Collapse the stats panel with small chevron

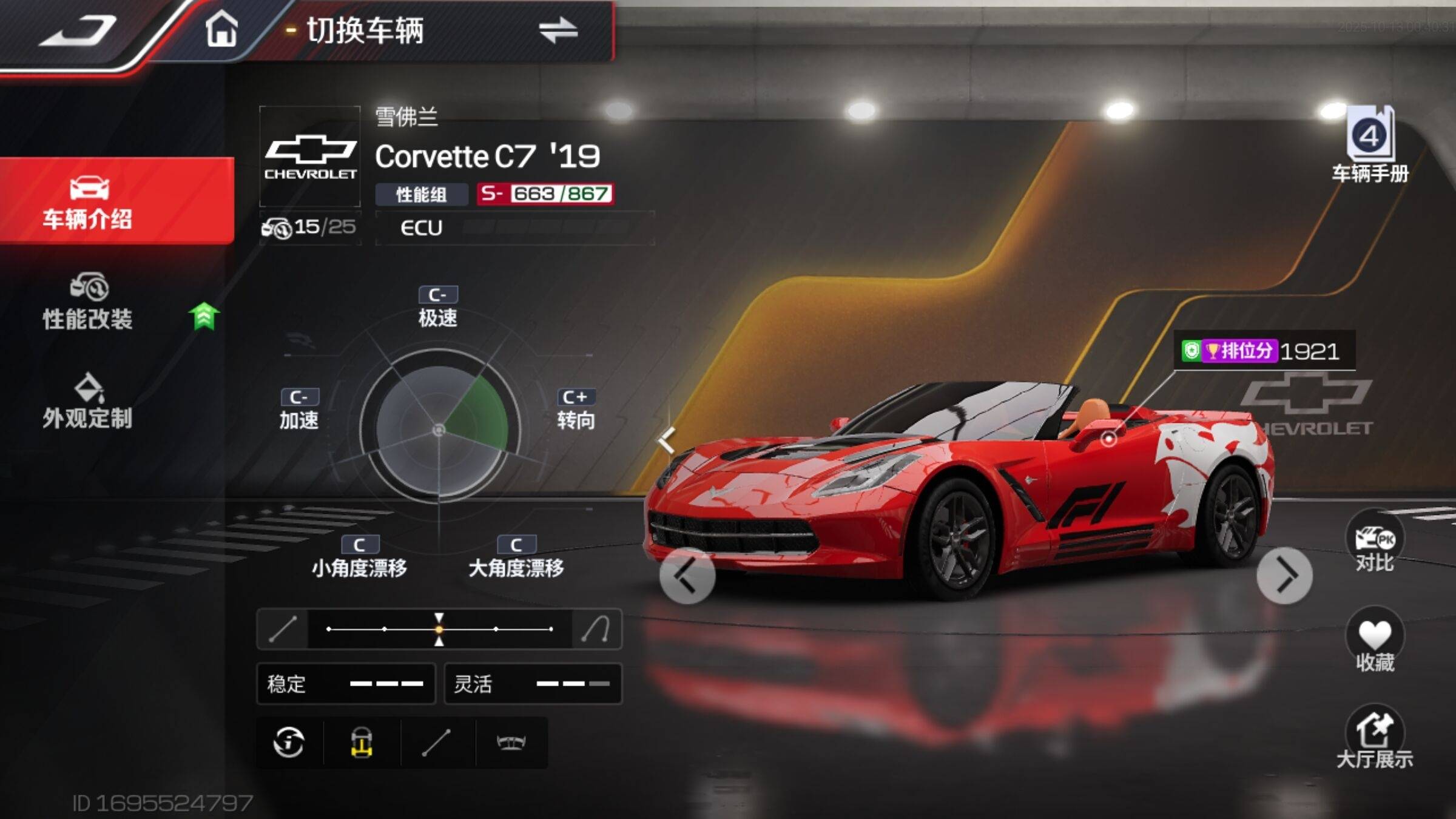[667, 439]
